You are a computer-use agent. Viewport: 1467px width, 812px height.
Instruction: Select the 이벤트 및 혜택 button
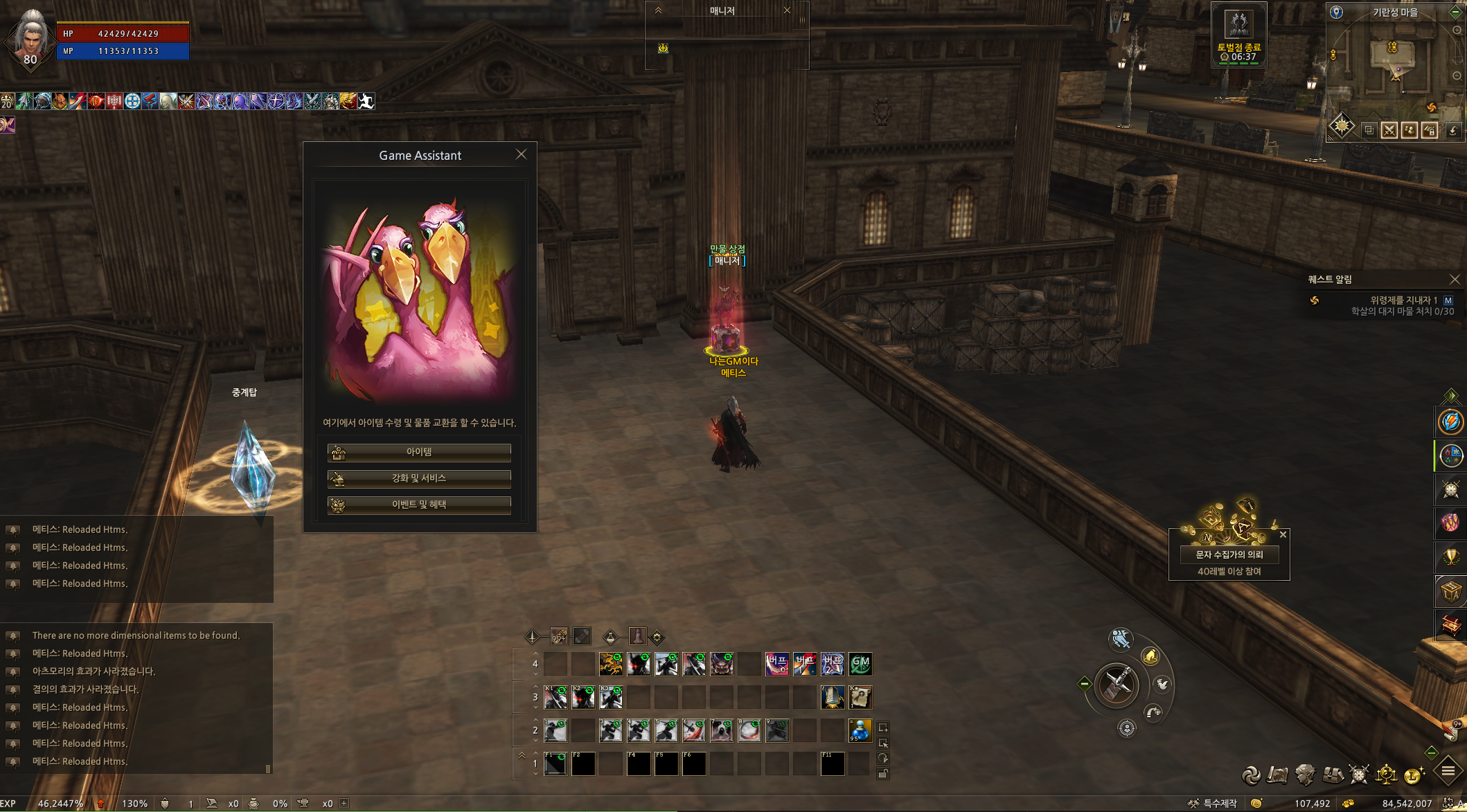coord(419,505)
